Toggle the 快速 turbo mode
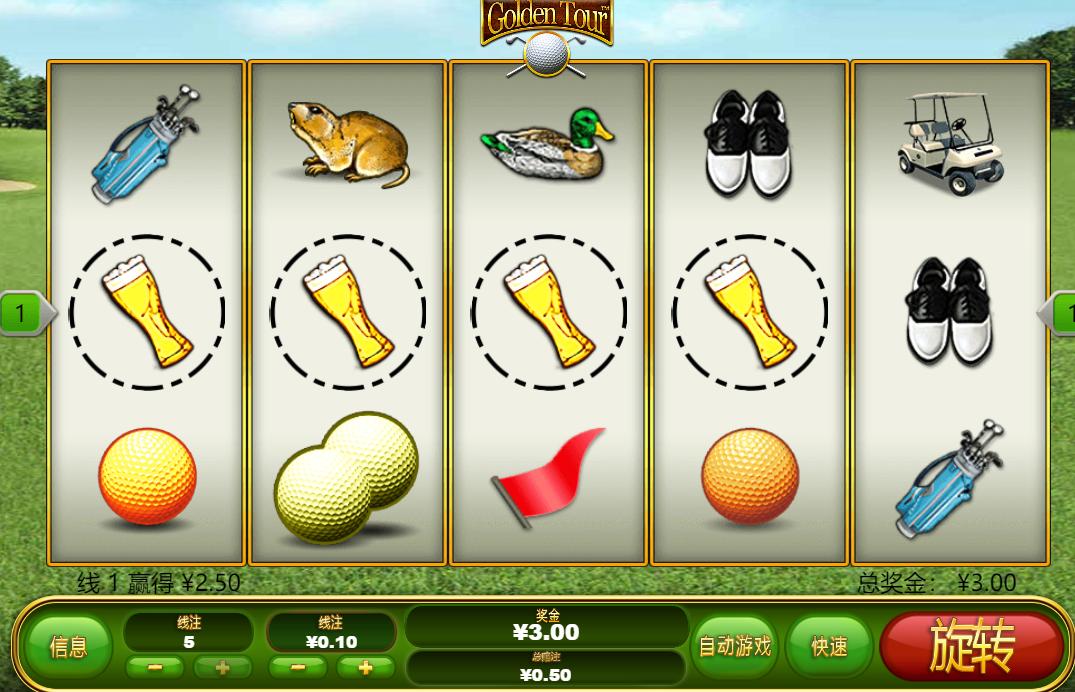This screenshot has width=1075, height=692. coord(829,647)
